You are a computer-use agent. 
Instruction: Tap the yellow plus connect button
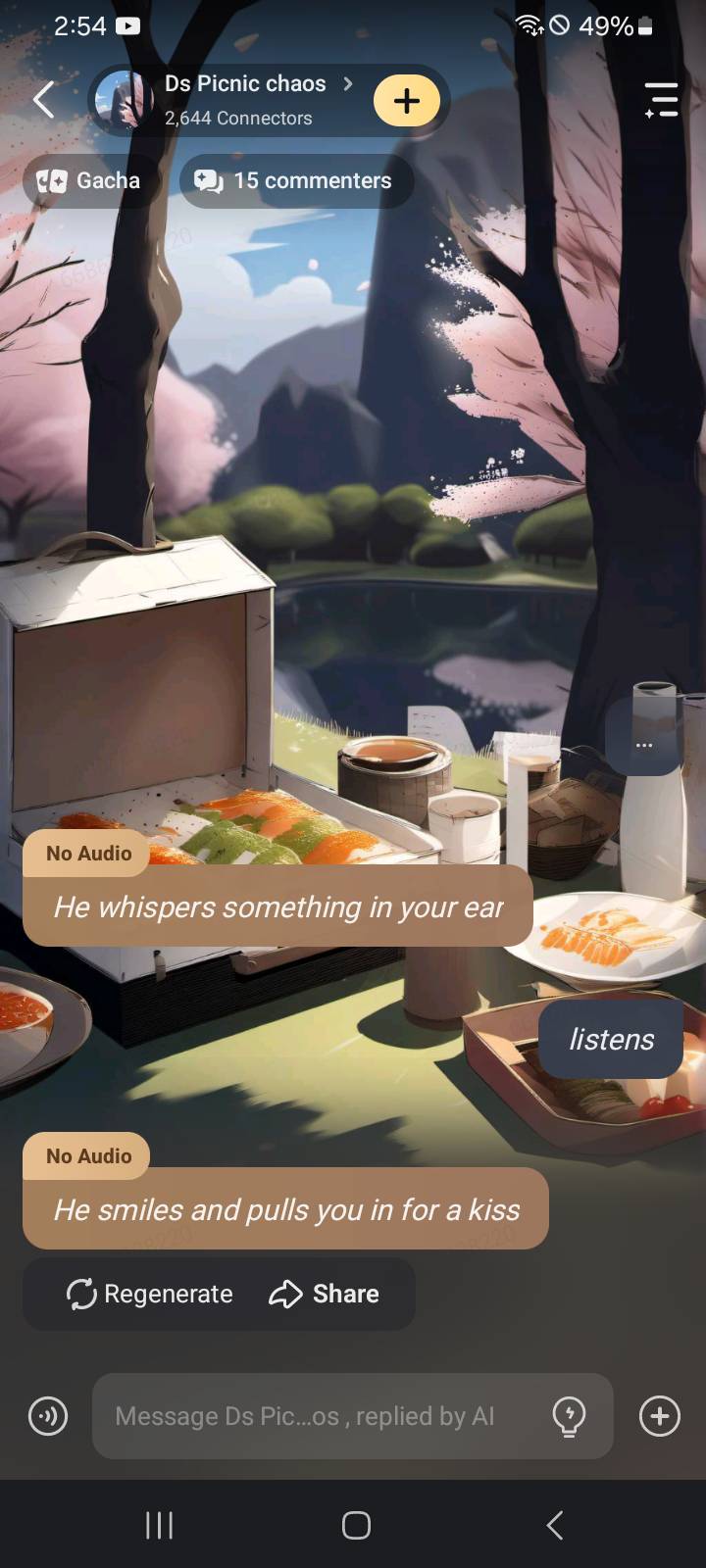tap(407, 101)
